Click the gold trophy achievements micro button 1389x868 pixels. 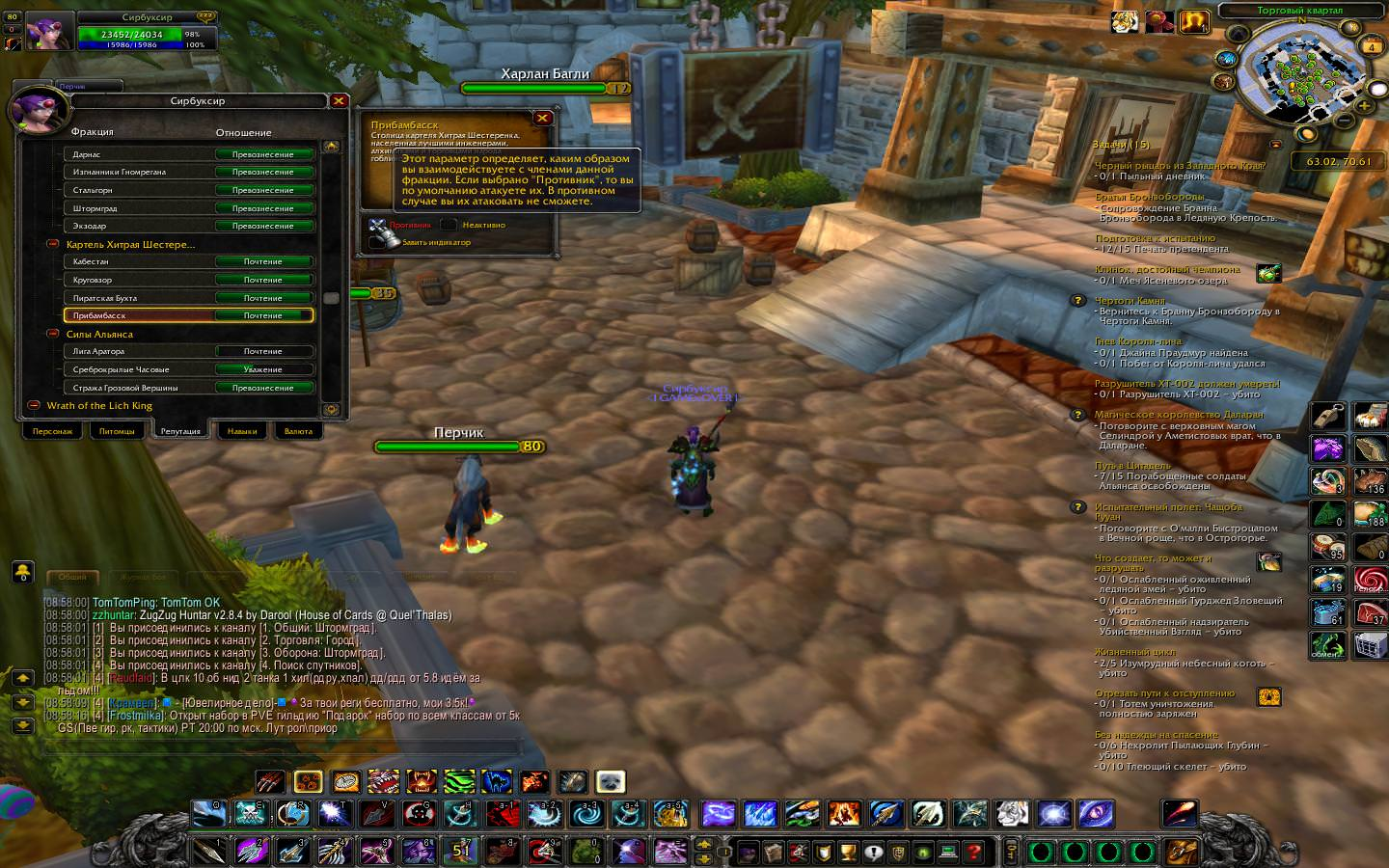click(848, 853)
